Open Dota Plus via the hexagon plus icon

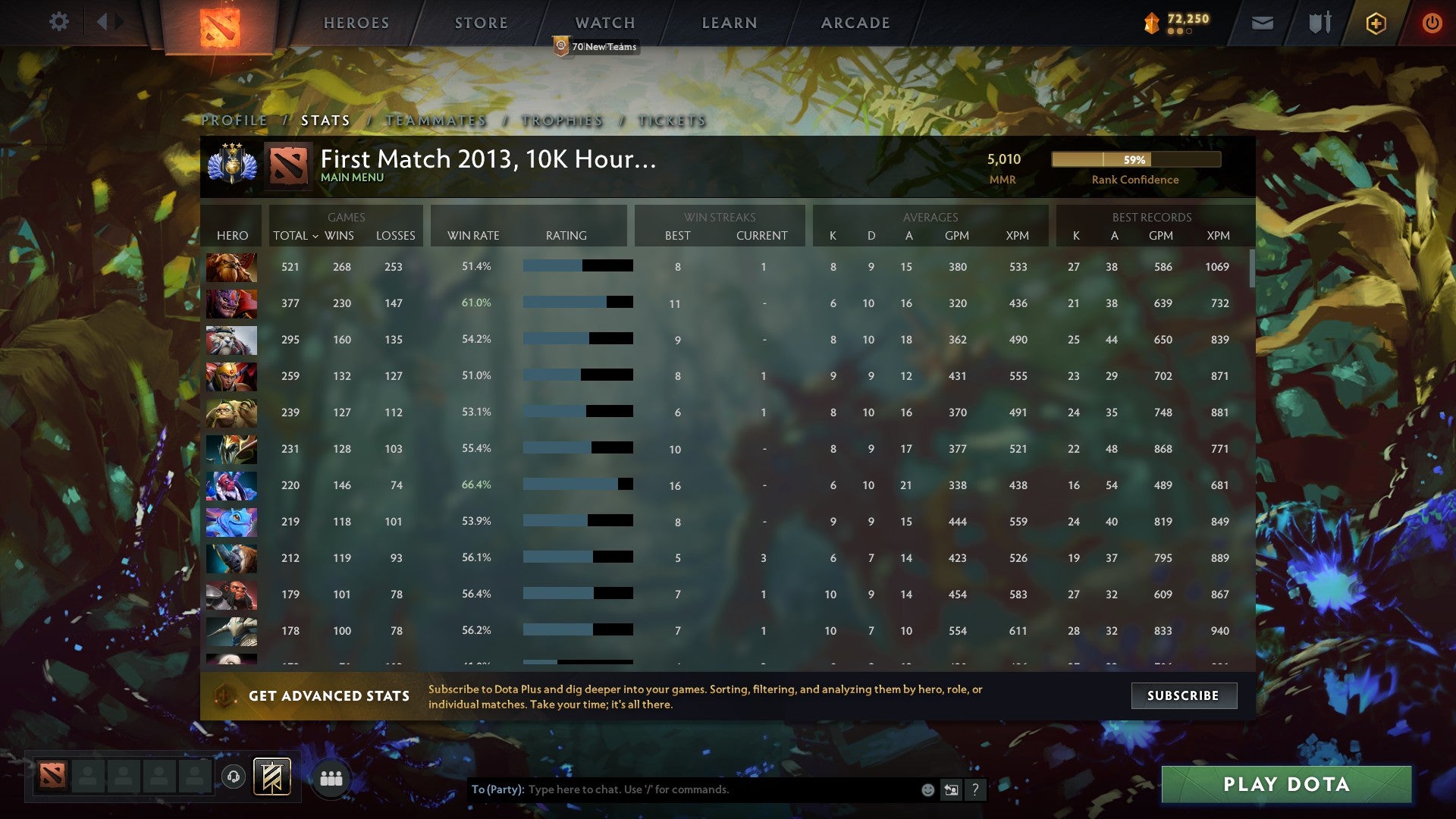[x=1376, y=23]
